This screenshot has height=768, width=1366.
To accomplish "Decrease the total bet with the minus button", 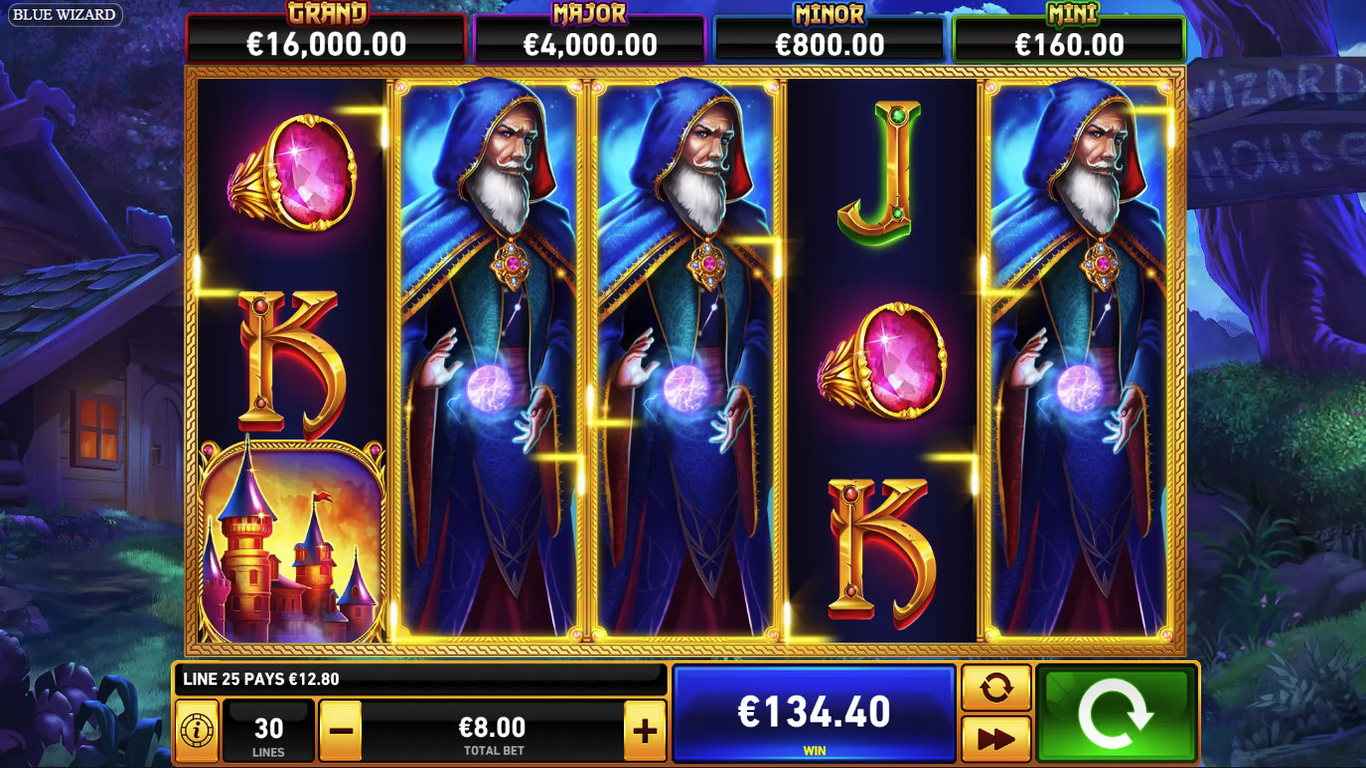I will click(x=340, y=729).
